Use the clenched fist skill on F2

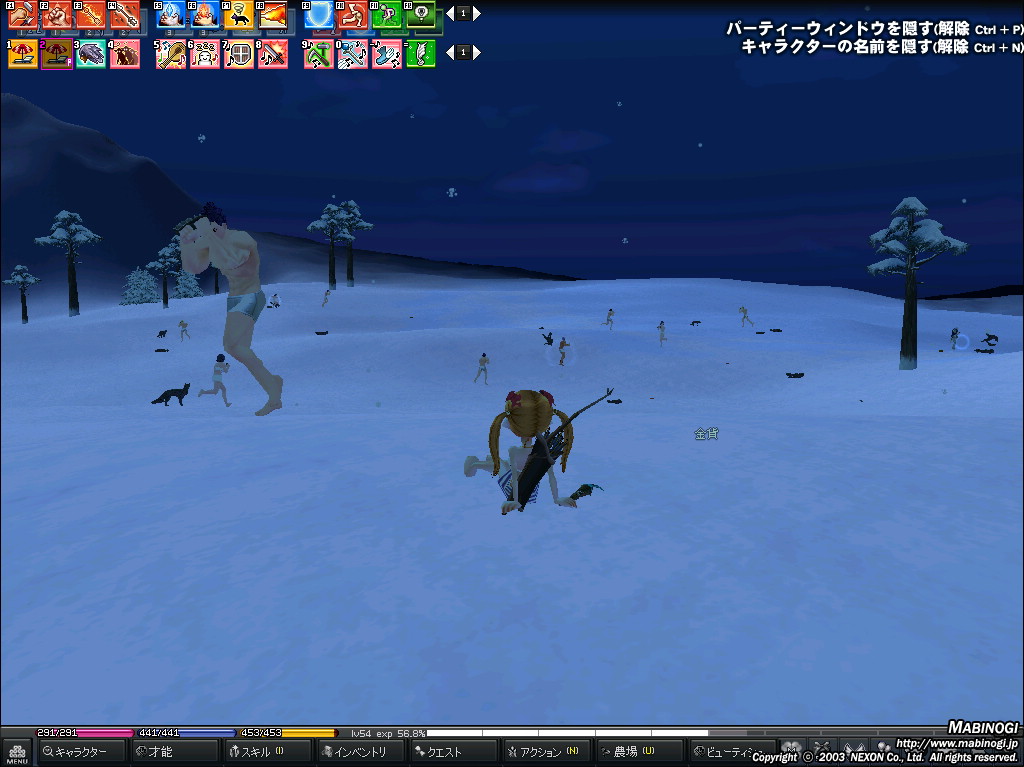pos(56,15)
